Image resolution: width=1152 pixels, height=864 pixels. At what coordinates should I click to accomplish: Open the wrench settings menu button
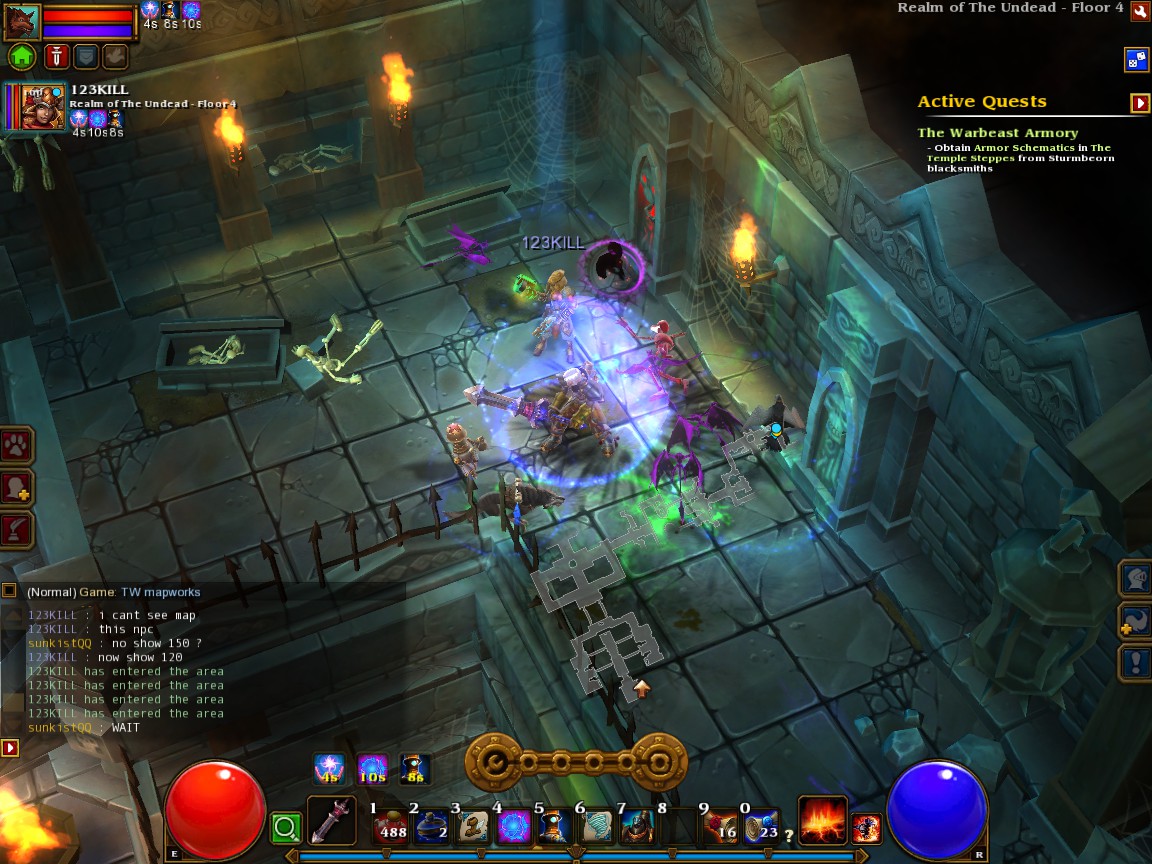1139,10
